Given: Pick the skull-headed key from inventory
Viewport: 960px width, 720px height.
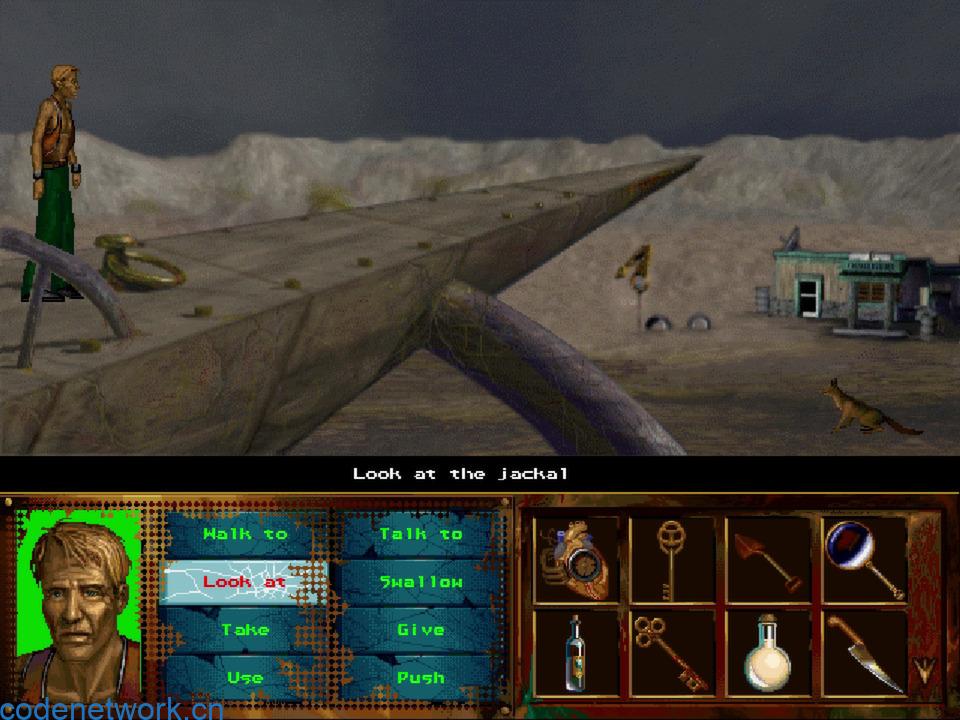Looking at the screenshot, I should click(671, 558).
